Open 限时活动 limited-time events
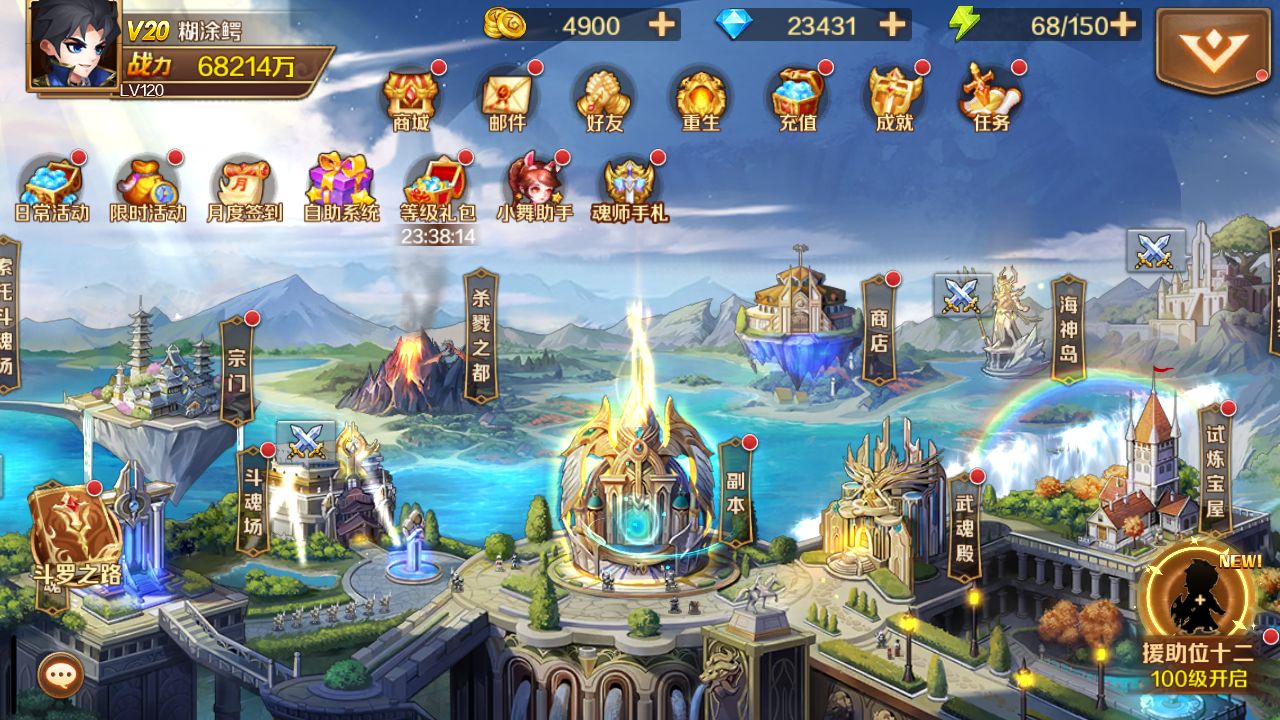Viewport: 1280px width, 720px height. 148,189
